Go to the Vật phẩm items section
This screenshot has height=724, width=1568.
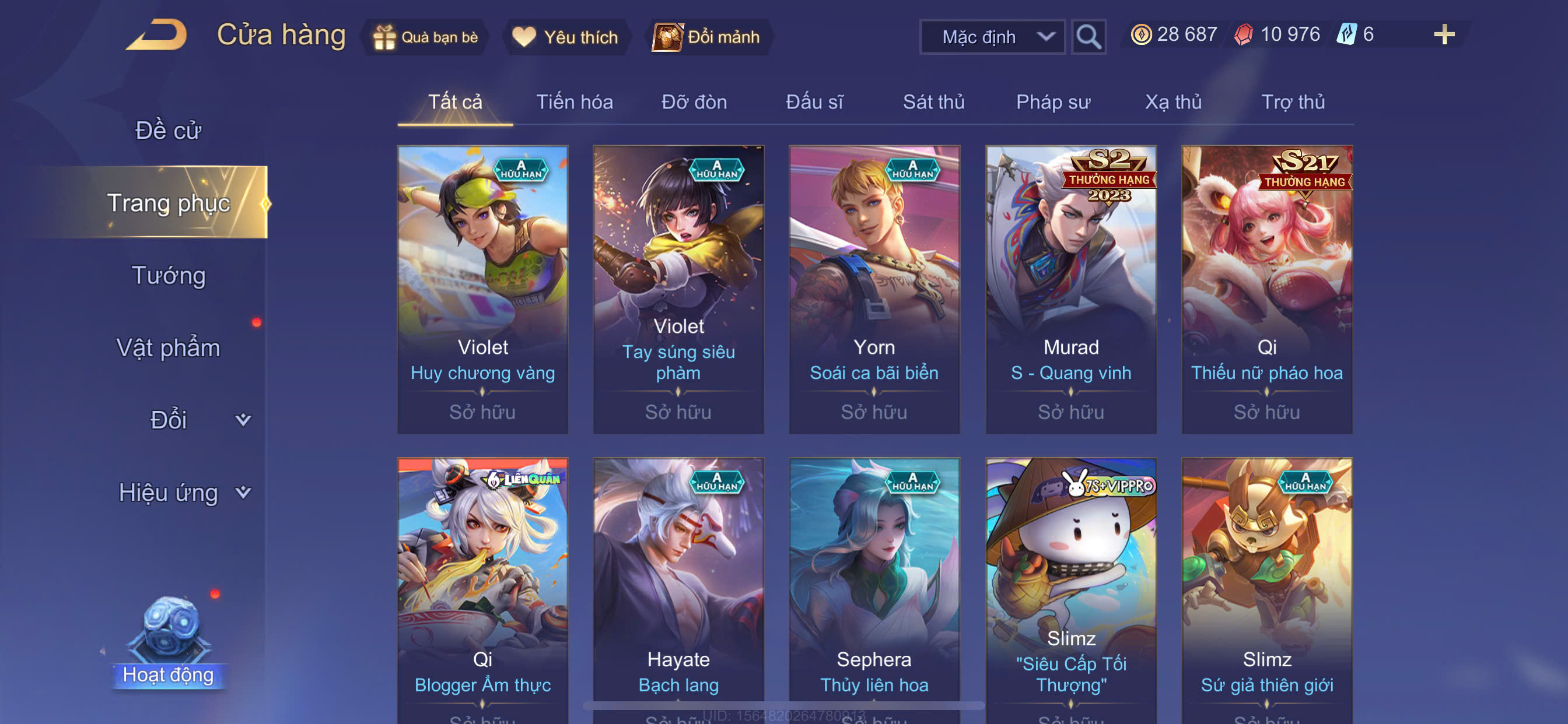[168, 348]
